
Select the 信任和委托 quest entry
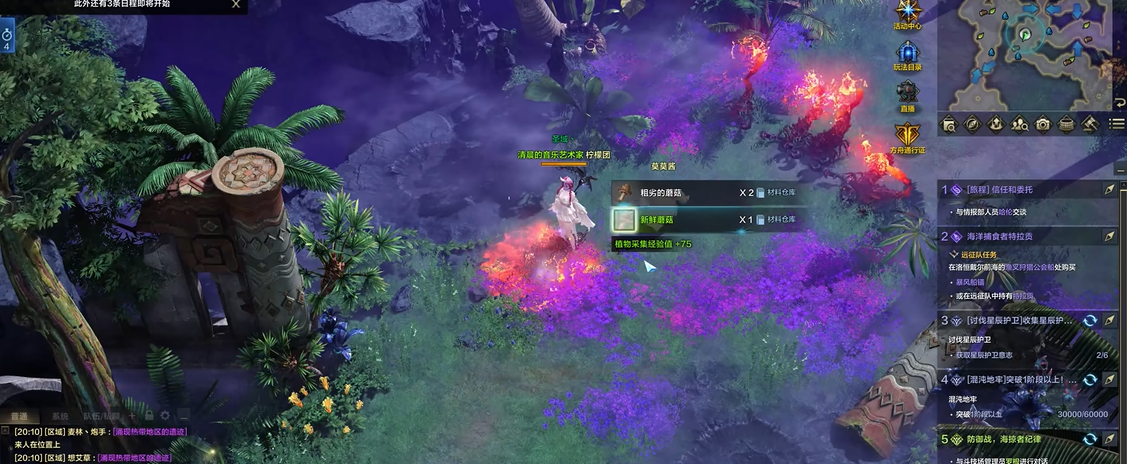tap(1010, 189)
